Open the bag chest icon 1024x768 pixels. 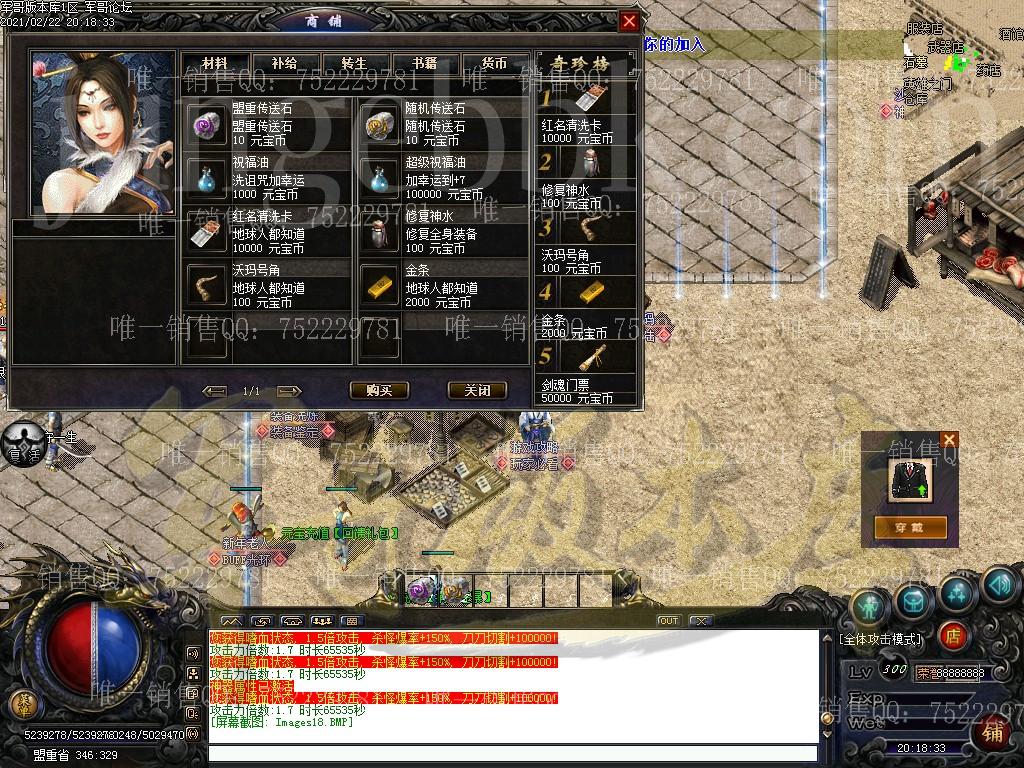pyautogui.click(x=914, y=600)
